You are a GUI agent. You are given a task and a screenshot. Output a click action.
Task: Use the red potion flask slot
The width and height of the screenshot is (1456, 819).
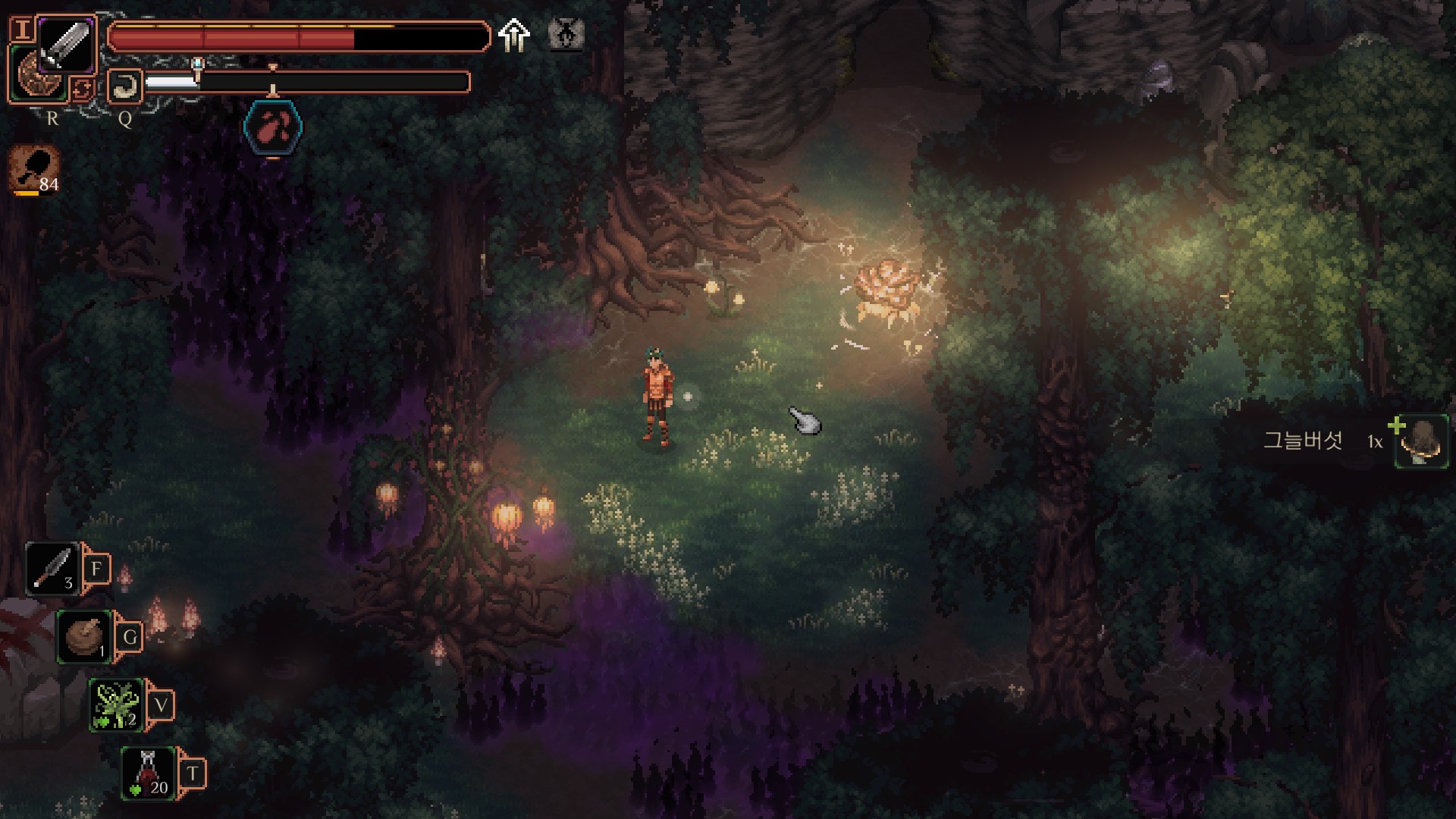(149, 772)
